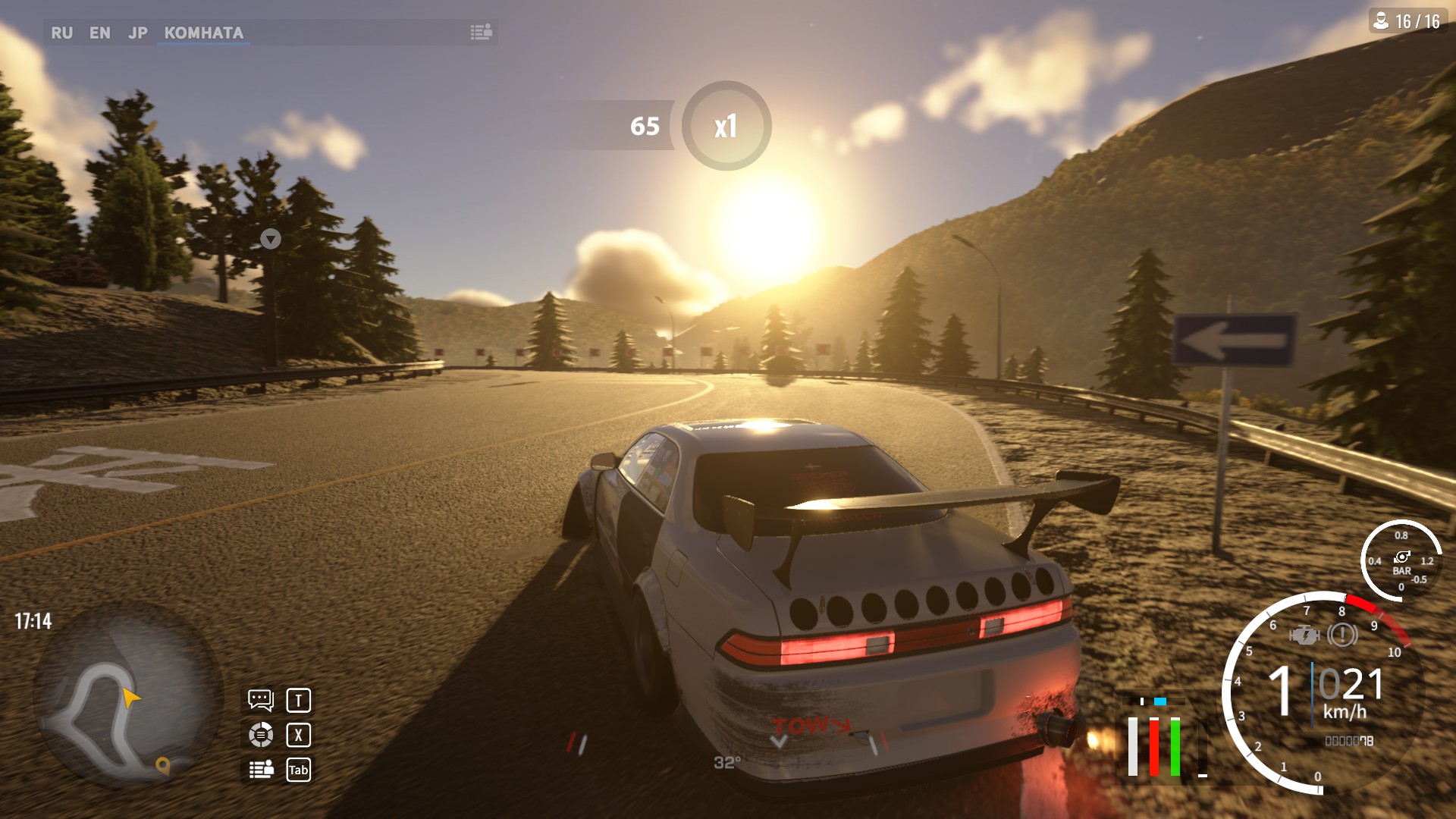This screenshot has width=1456, height=819.
Task: Show the player list icon near minimap
Action: (x=261, y=769)
